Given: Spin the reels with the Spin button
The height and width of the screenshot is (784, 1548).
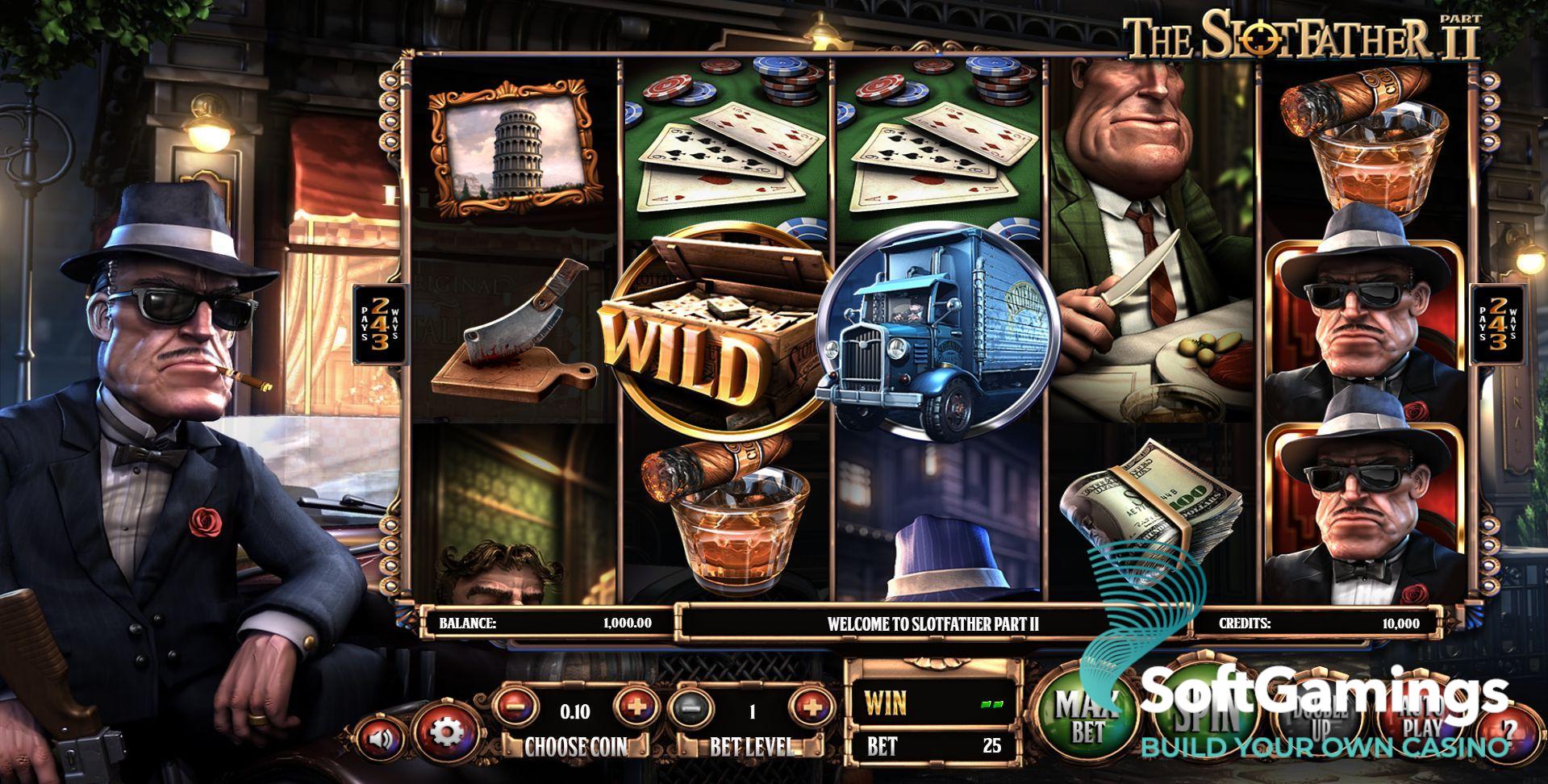Looking at the screenshot, I should pyautogui.click(x=1208, y=710).
